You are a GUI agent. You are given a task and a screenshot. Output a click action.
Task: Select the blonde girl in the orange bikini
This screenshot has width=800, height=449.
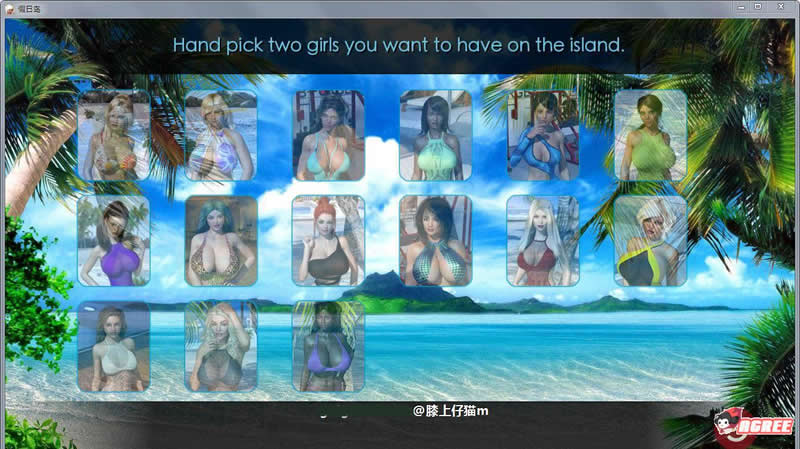pos(114,135)
